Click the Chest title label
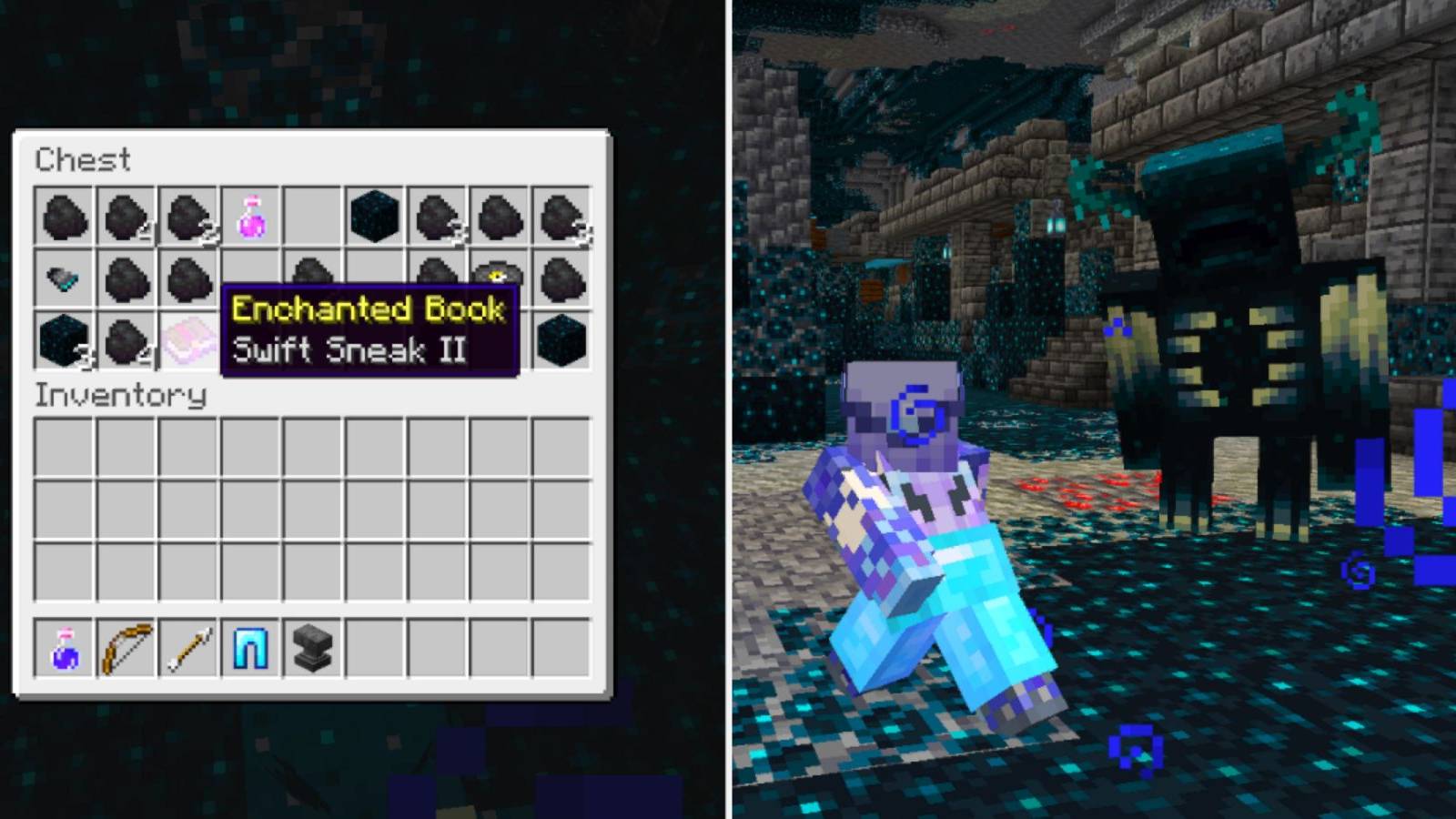Viewport: 1456px width, 819px height. click(x=82, y=160)
